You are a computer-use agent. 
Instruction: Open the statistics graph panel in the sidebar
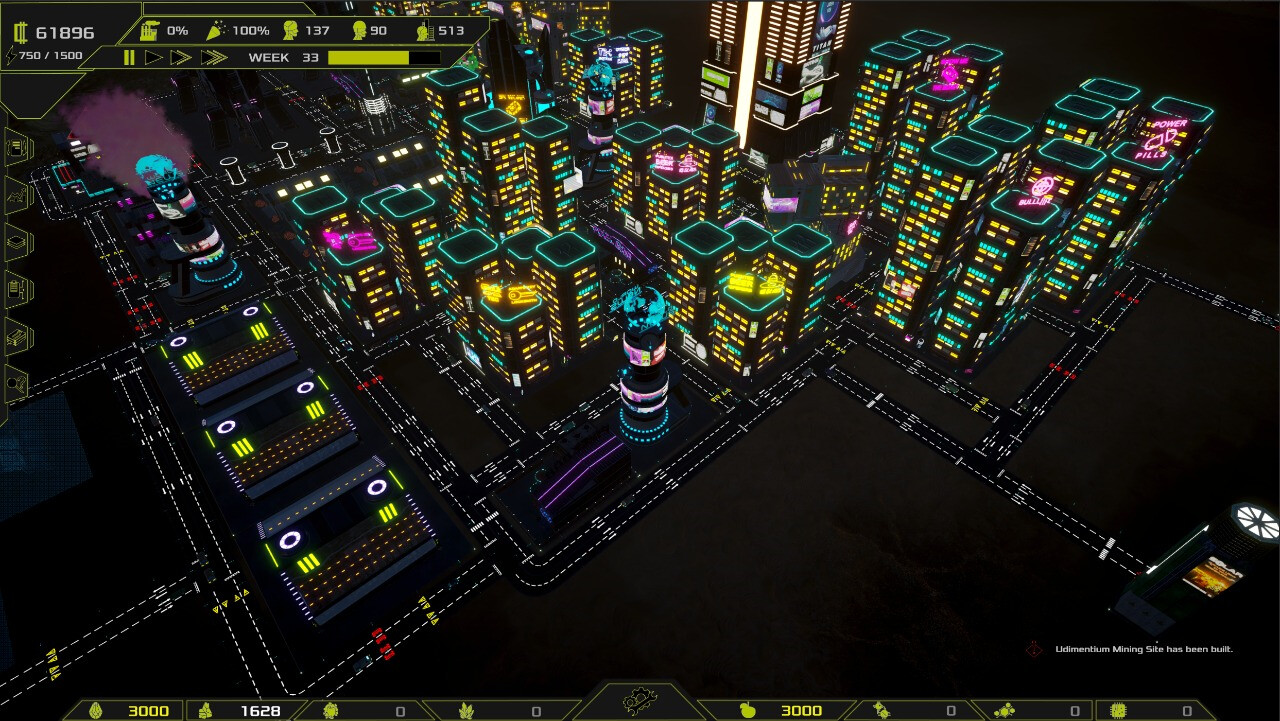tap(15, 196)
